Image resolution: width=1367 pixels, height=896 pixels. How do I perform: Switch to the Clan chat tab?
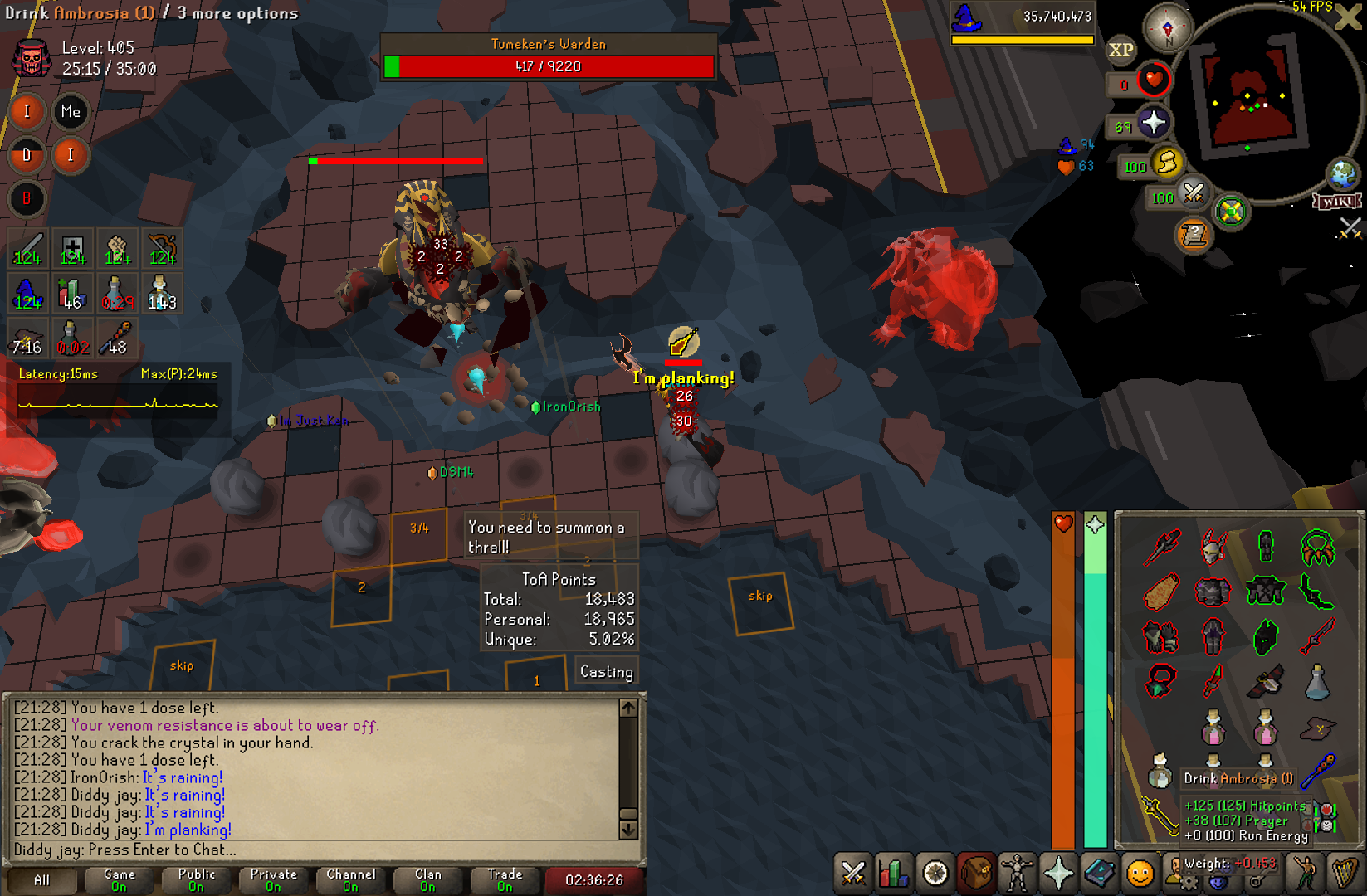point(427,879)
